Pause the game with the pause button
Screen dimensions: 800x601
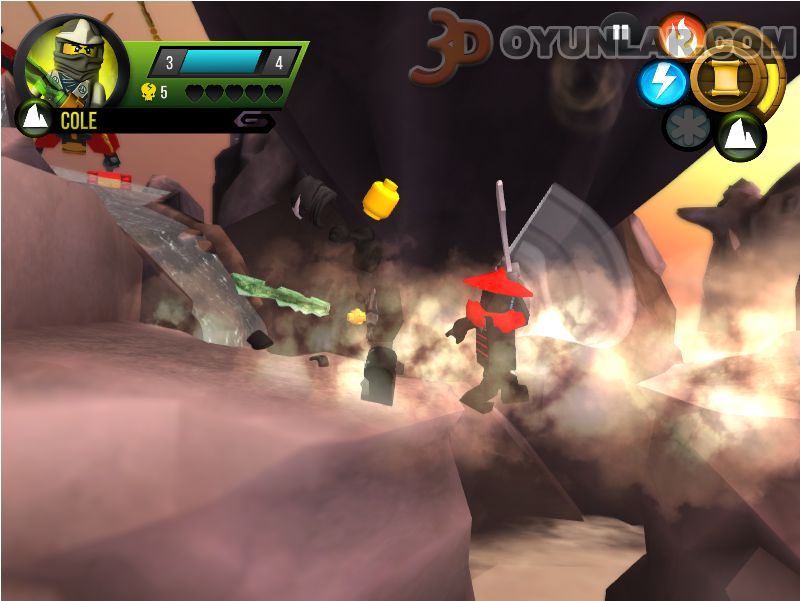[x=620, y=33]
